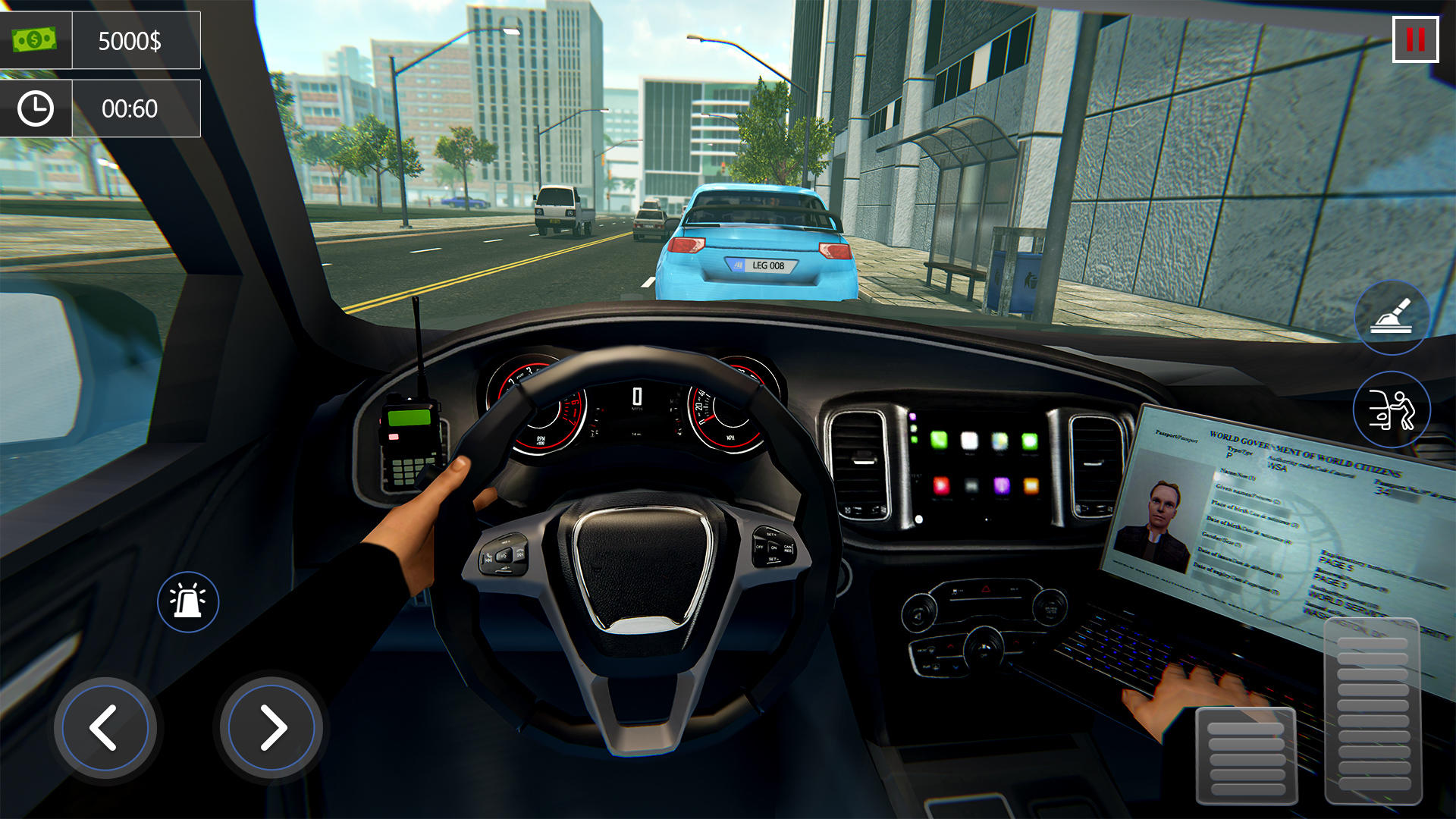
Task: Click the money icon beside the cash counter
Action: point(35,39)
